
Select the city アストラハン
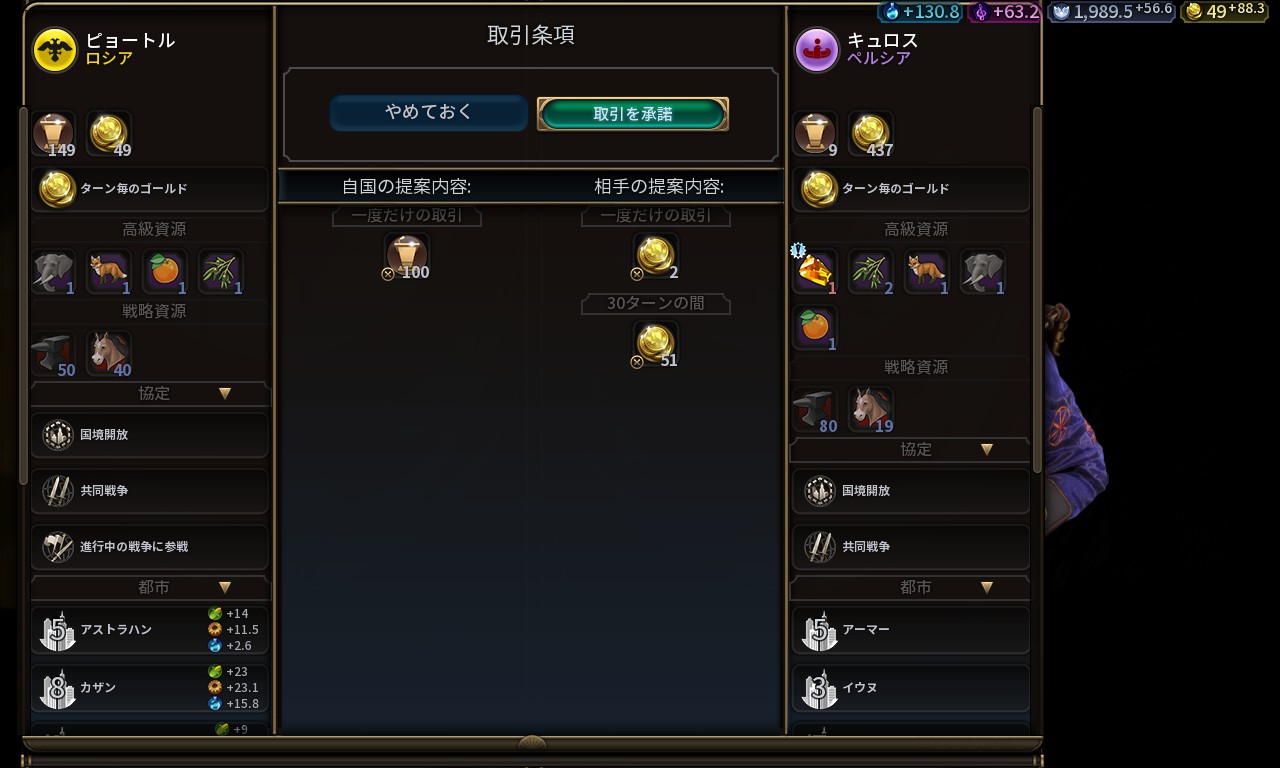tap(150, 630)
